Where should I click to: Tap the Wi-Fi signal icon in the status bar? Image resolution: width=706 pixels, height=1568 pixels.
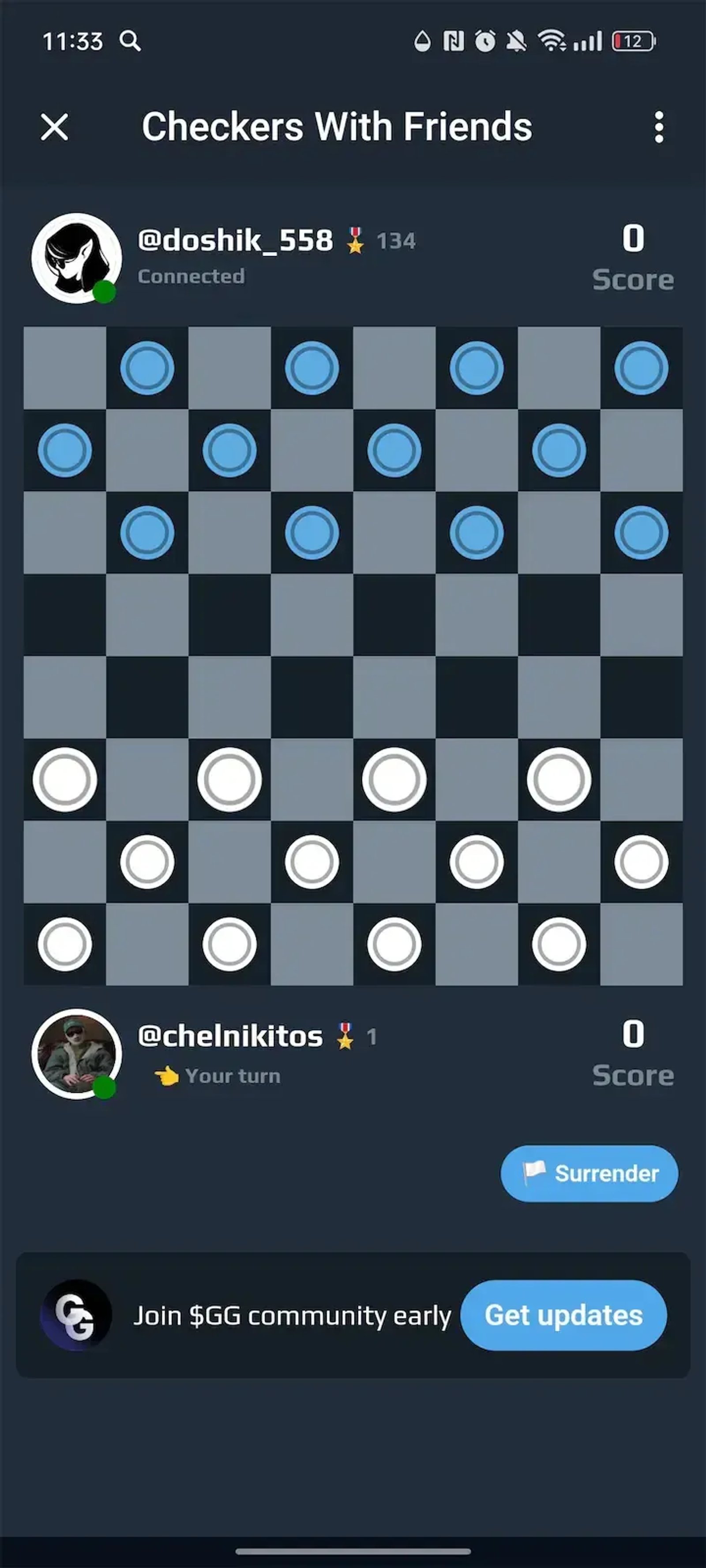[x=552, y=40]
